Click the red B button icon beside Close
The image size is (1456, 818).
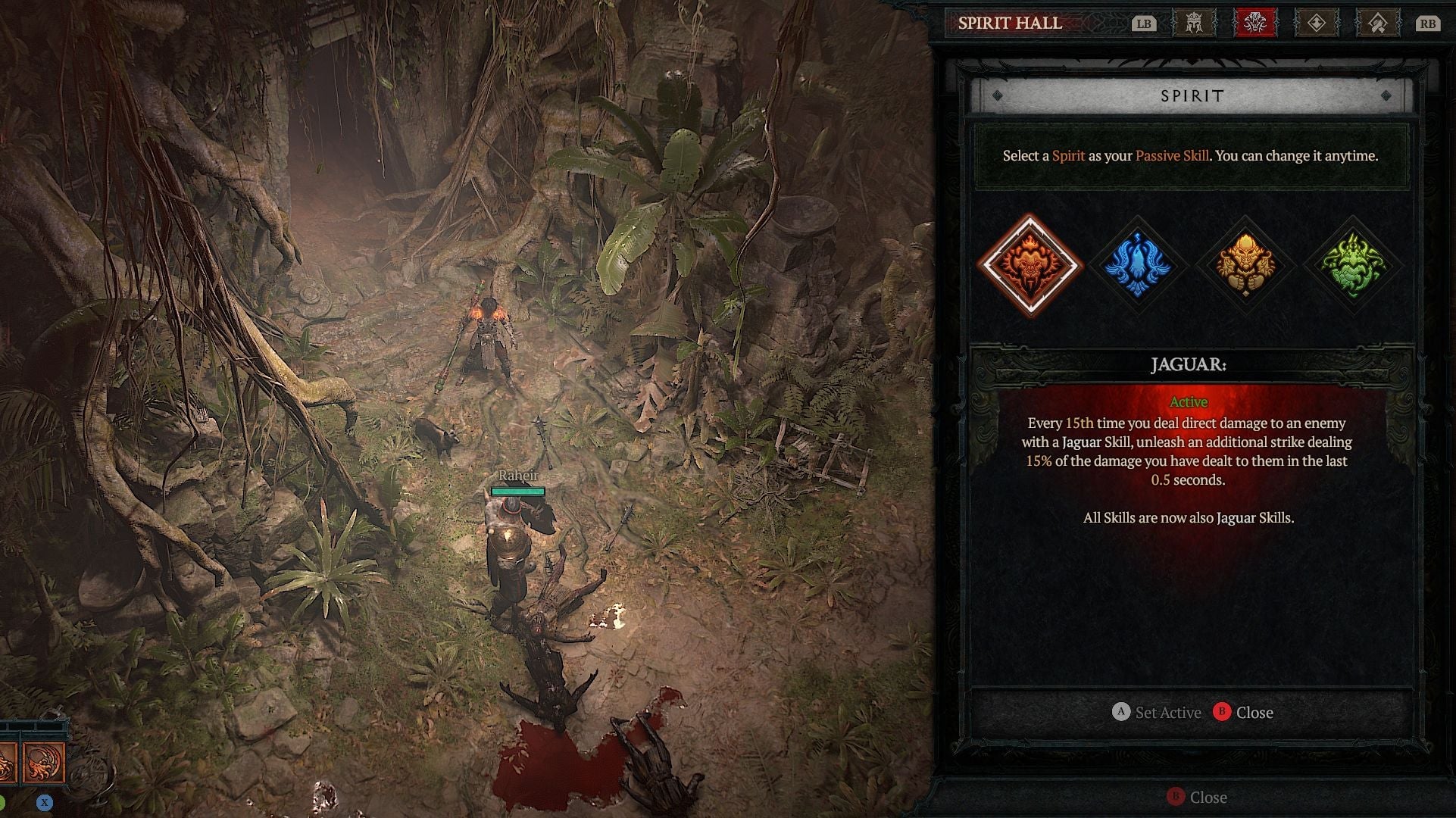(1220, 712)
